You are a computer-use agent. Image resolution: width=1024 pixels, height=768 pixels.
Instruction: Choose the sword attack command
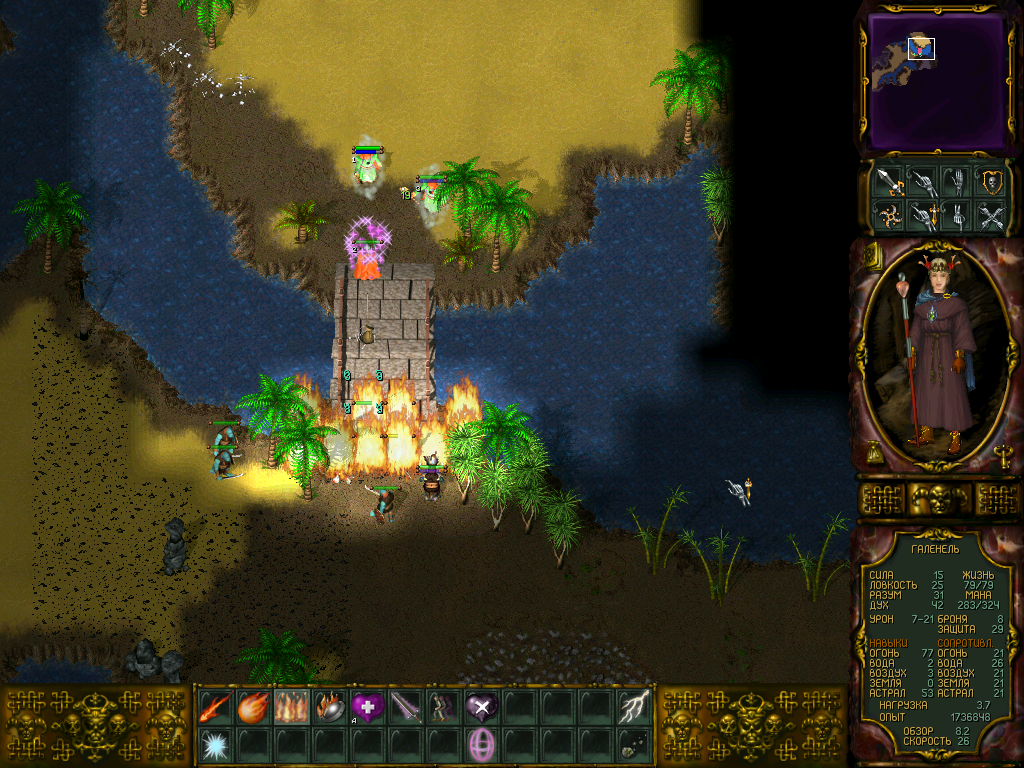888,181
